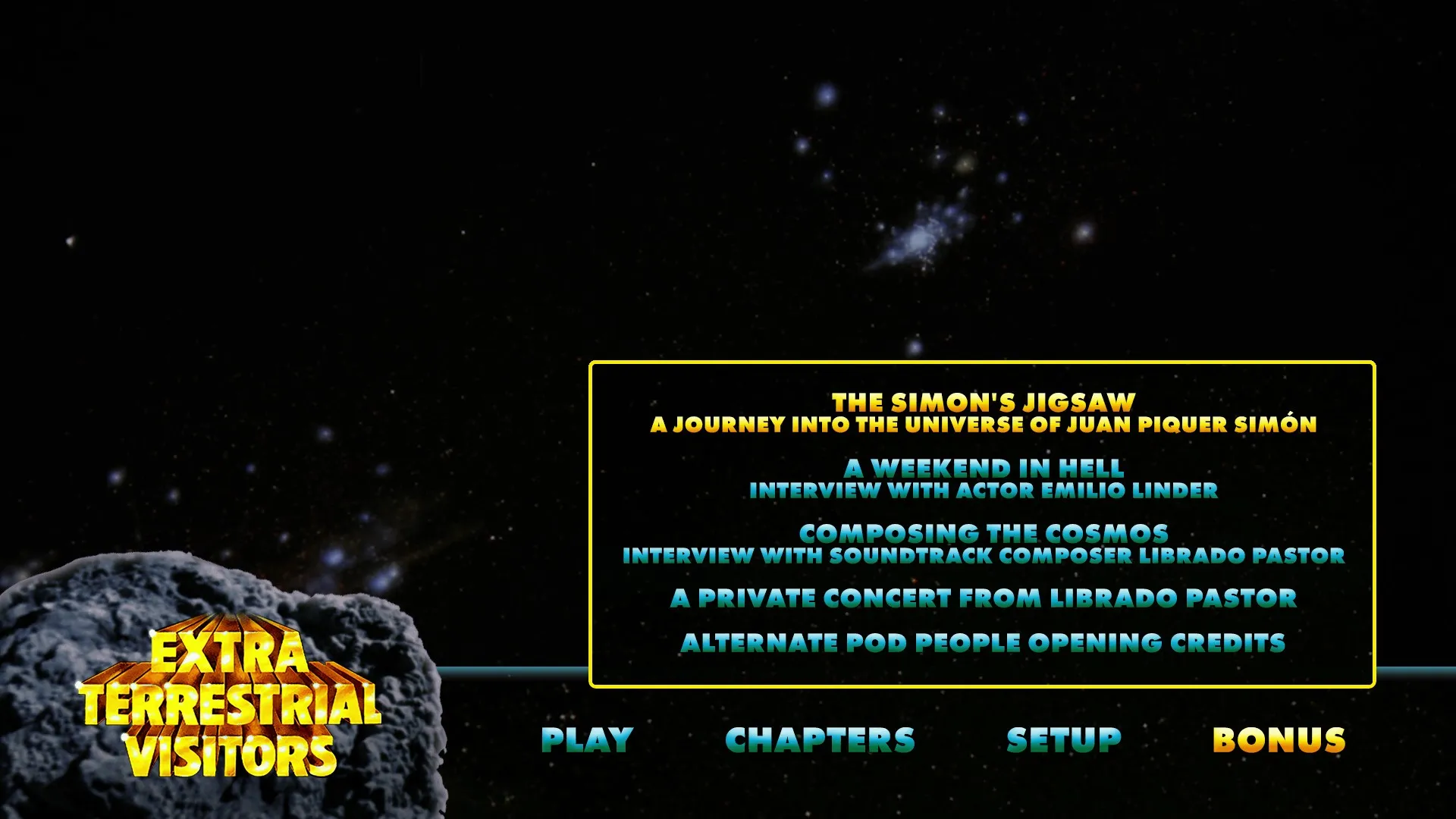Click the subtitle about Juan Piquer Simón
Viewport: 1456px width, 819px height.
[984, 426]
